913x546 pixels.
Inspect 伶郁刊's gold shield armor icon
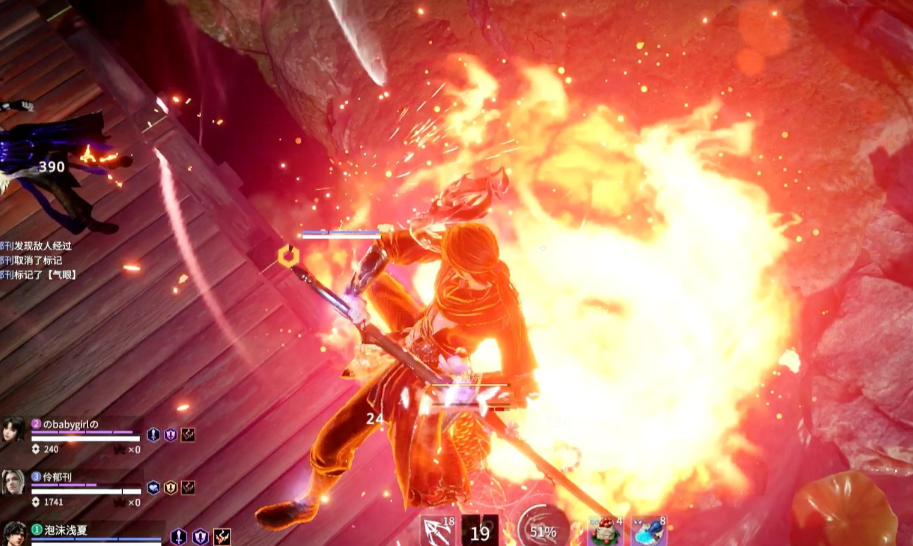click(171, 488)
